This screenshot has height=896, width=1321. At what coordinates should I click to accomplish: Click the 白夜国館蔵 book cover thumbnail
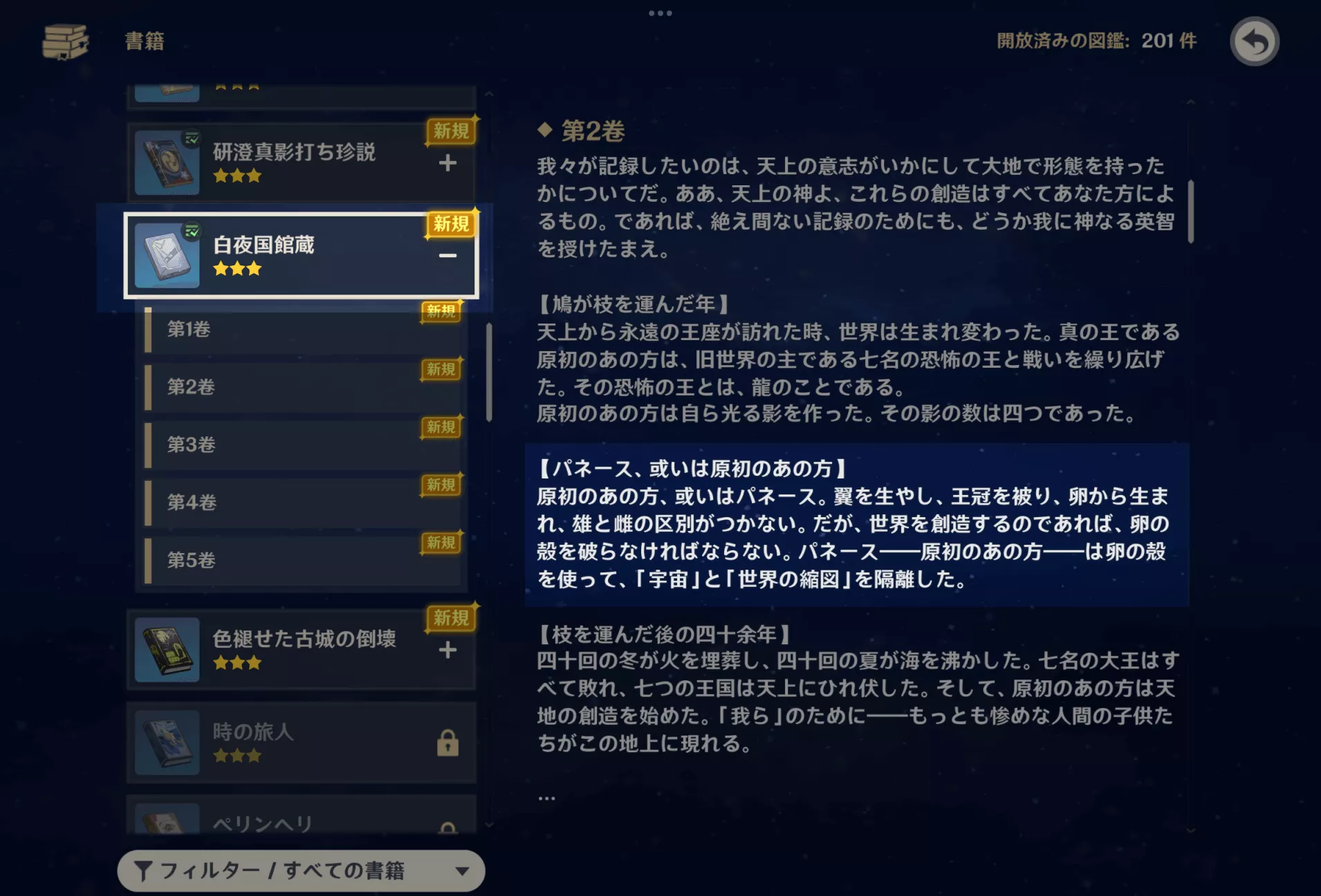pyautogui.click(x=167, y=254)
